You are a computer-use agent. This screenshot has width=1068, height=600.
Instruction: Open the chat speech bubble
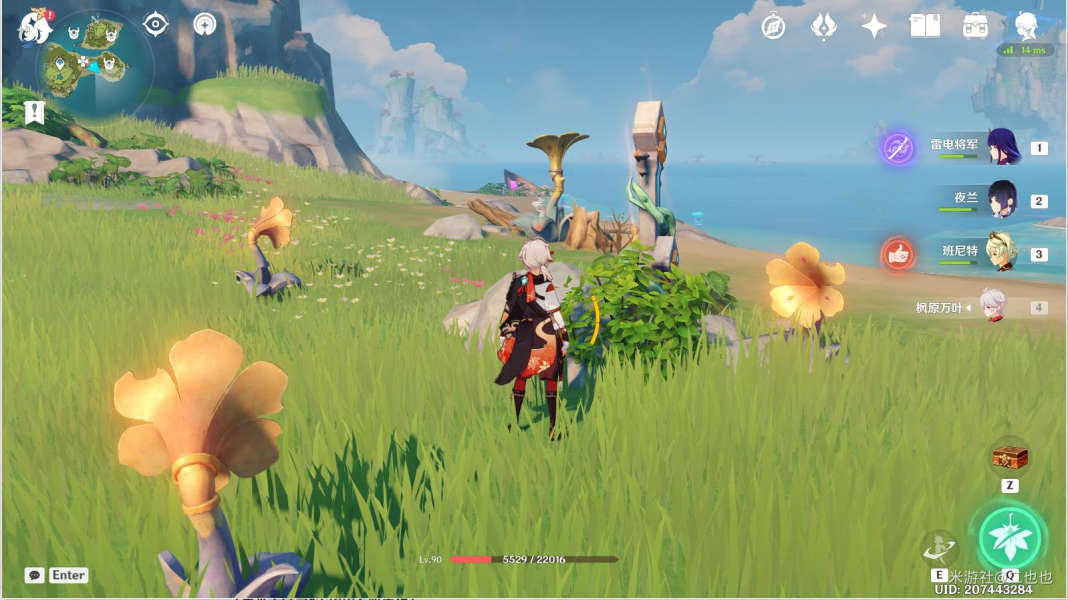[35, 575]
